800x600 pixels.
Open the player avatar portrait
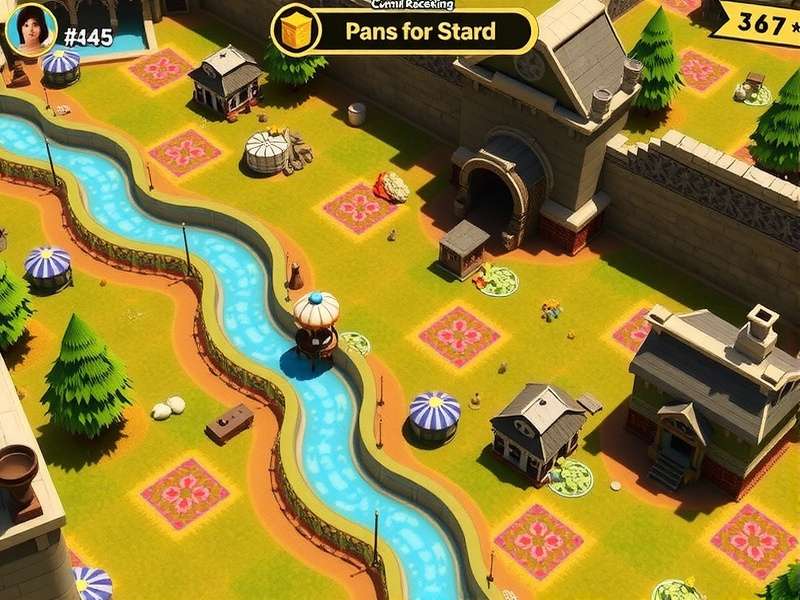[30, 28]
